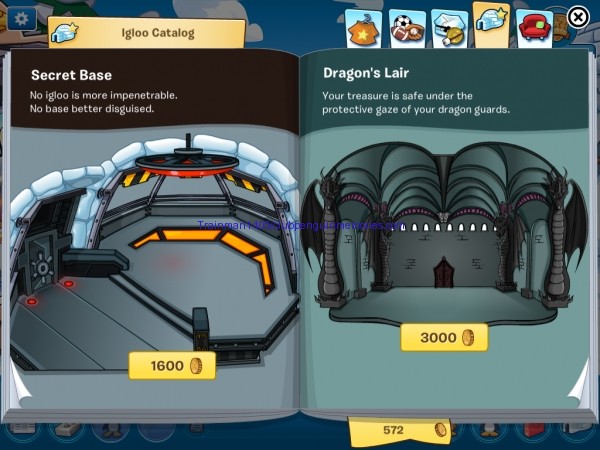Open the sports balls catalog tab
Viewport: 600px width, 450px height.
pyautogui.click(x=406, y=27)
